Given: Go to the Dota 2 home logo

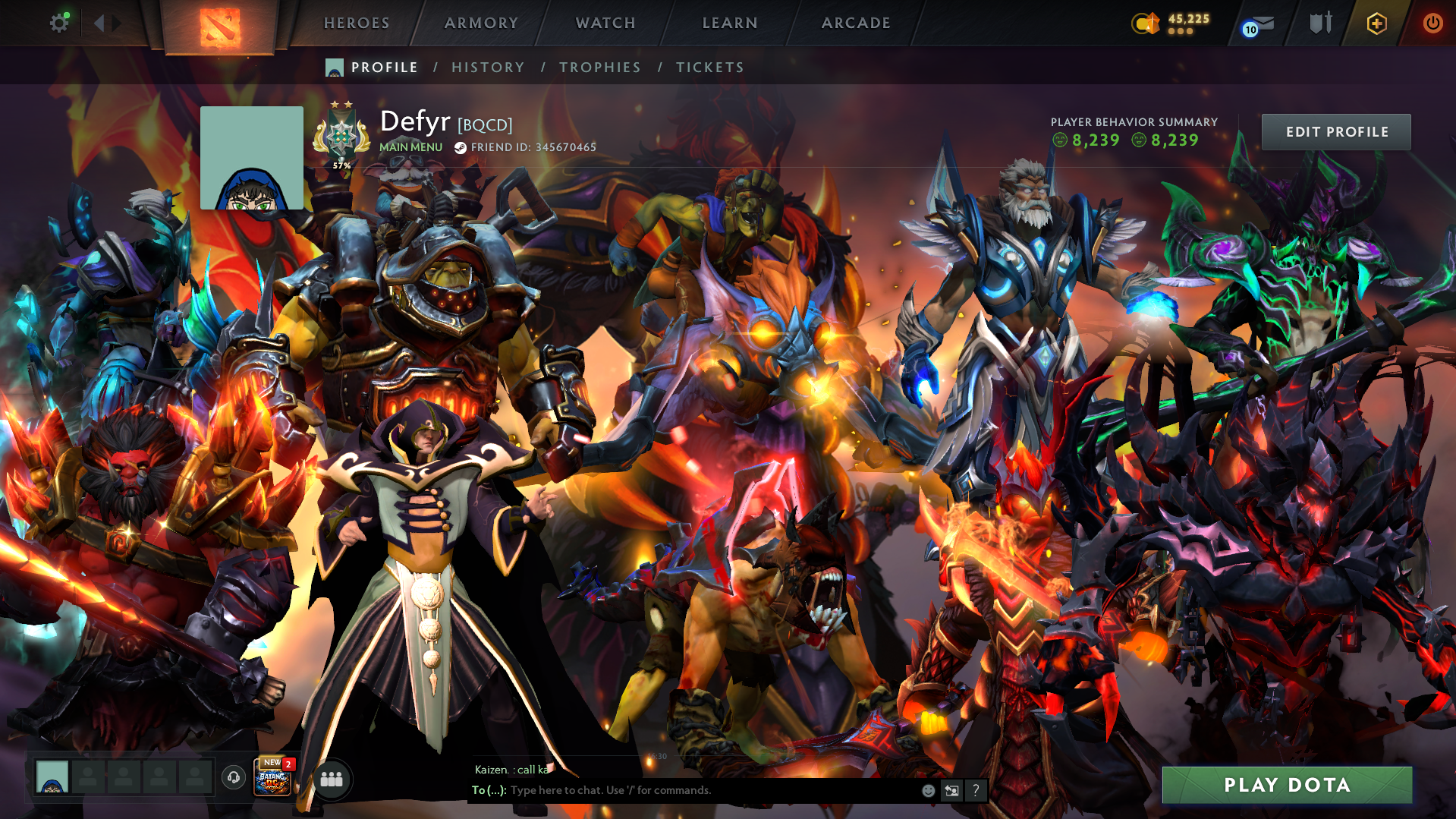Looking at the screenshot, I should 220,27.
